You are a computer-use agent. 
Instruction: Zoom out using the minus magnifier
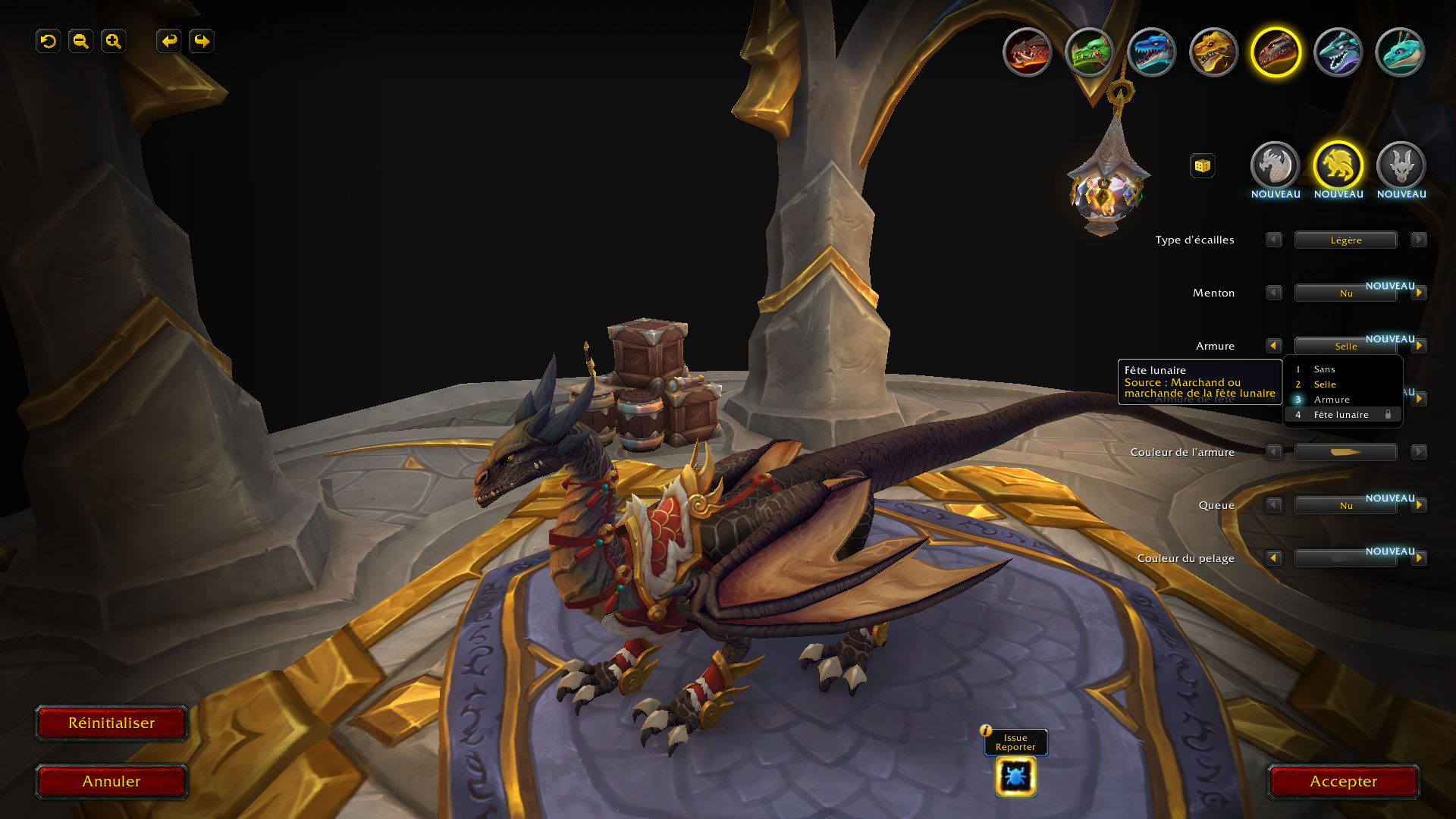81,41
